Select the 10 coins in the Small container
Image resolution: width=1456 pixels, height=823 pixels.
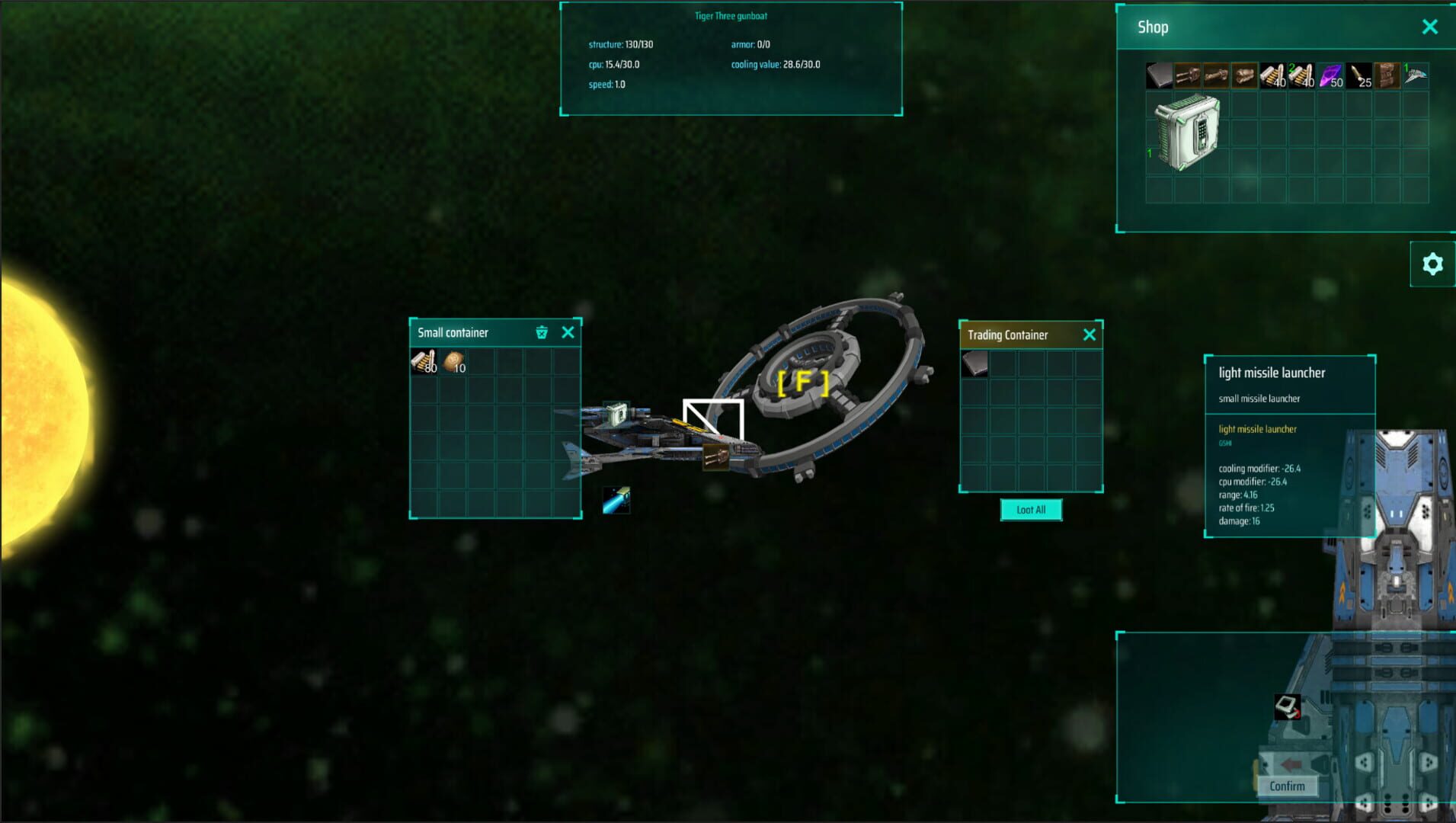453,362
